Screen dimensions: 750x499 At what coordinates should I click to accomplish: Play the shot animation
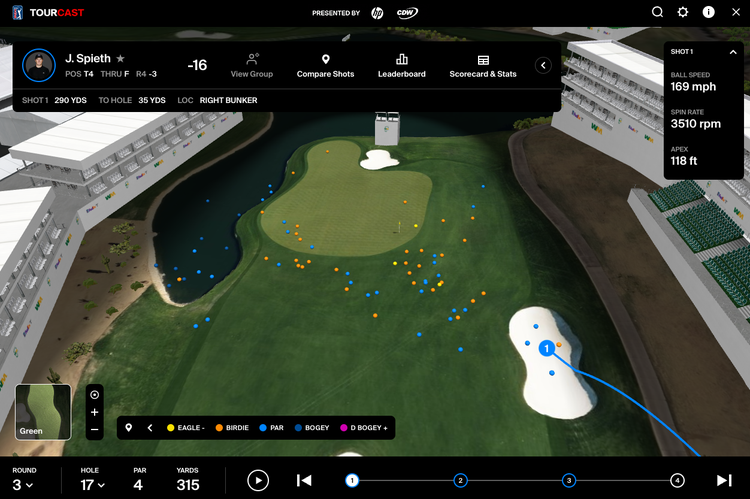pos(258,481)
